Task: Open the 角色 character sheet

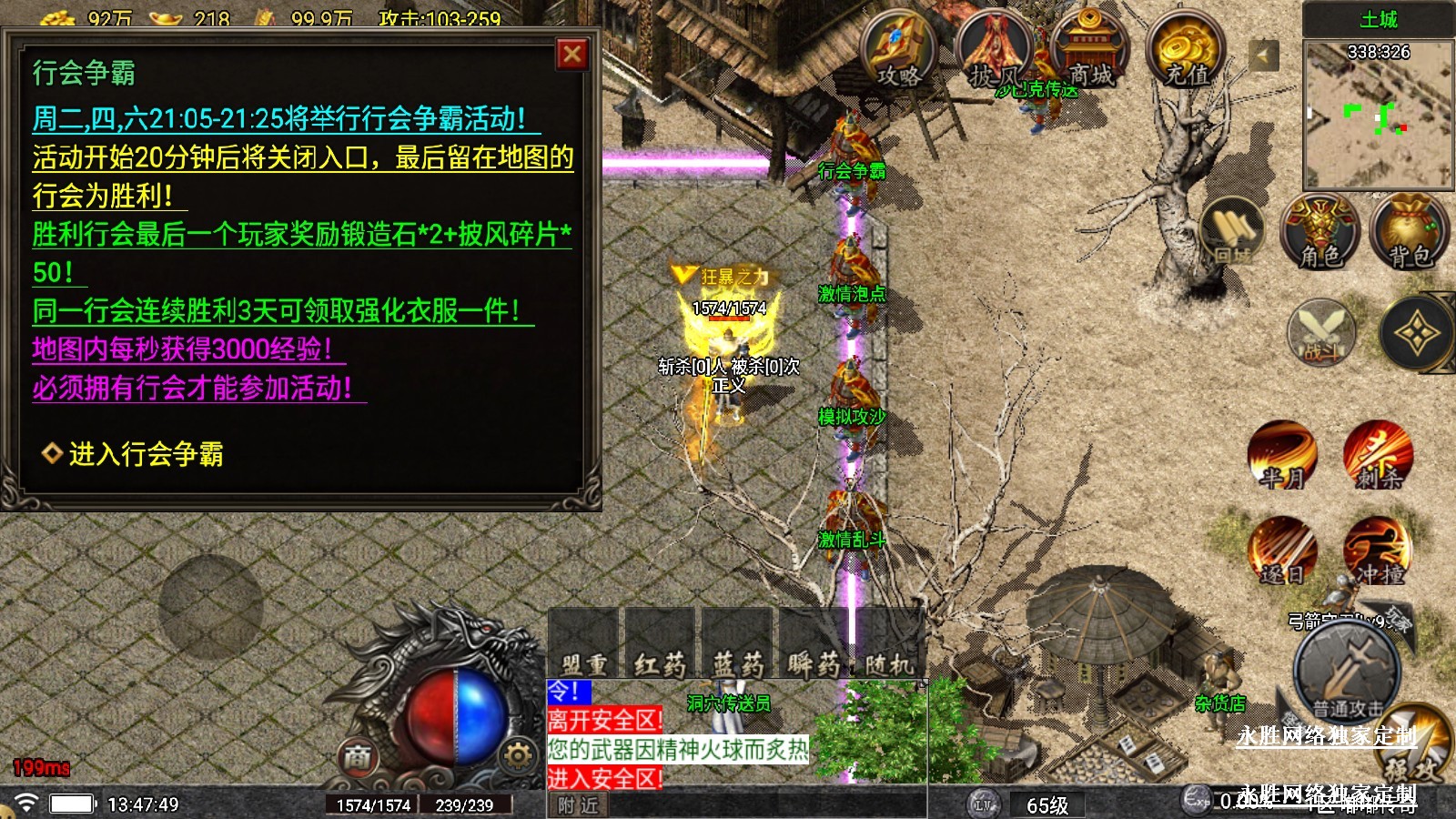Action: click(1319, 234)
